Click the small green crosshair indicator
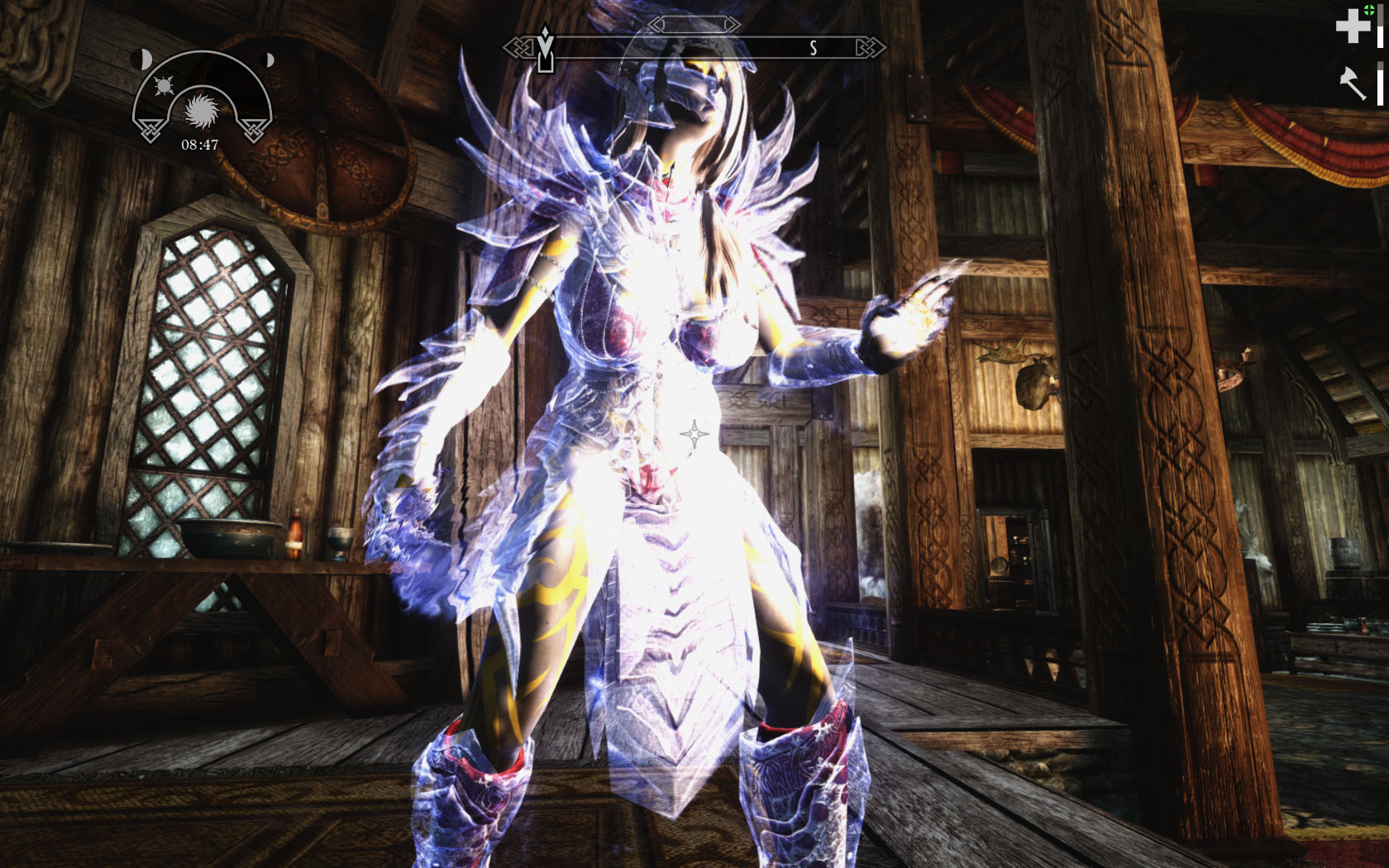 [1369, 10]
